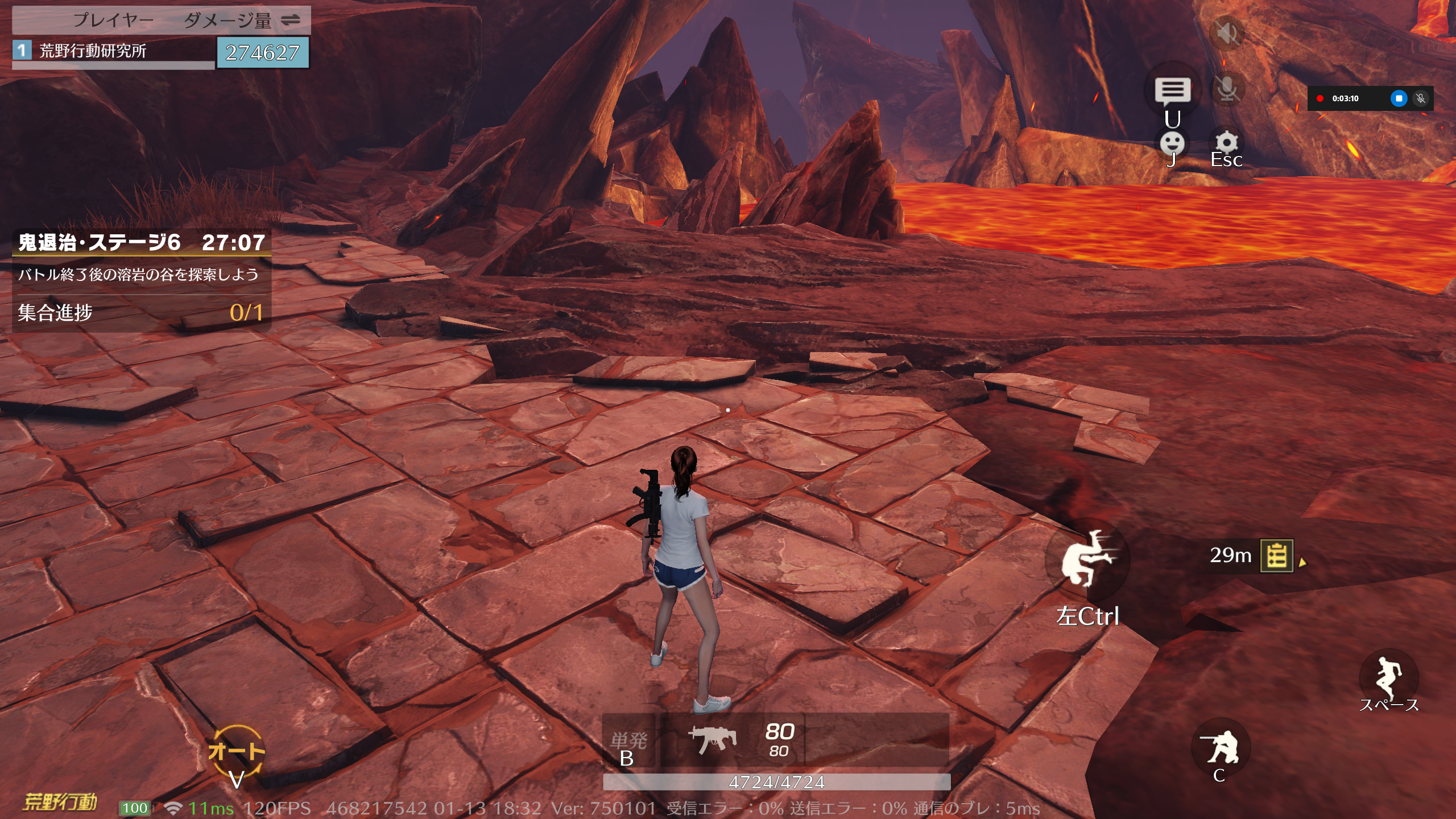1456x819 pixels.
Task: Open the emoji emote menu
Action: pos(1172,143)
